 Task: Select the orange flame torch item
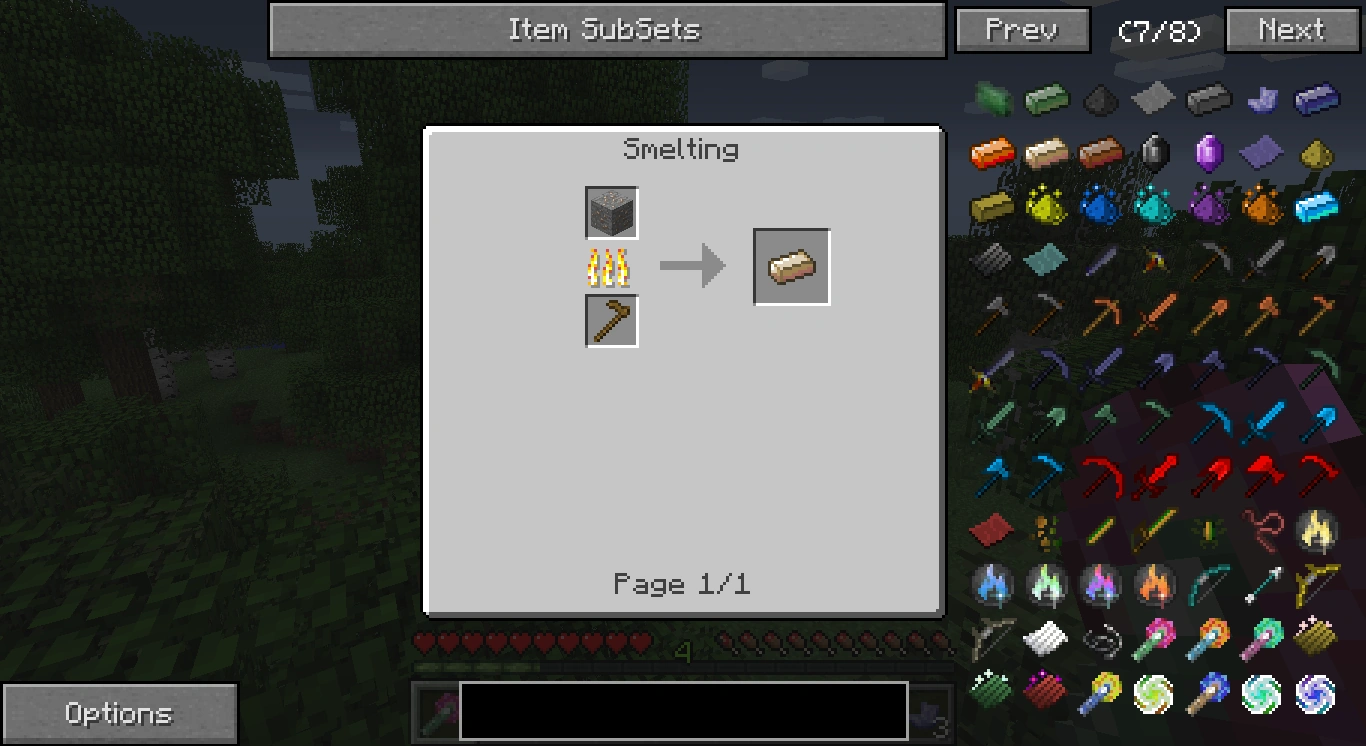(1155, 585)
